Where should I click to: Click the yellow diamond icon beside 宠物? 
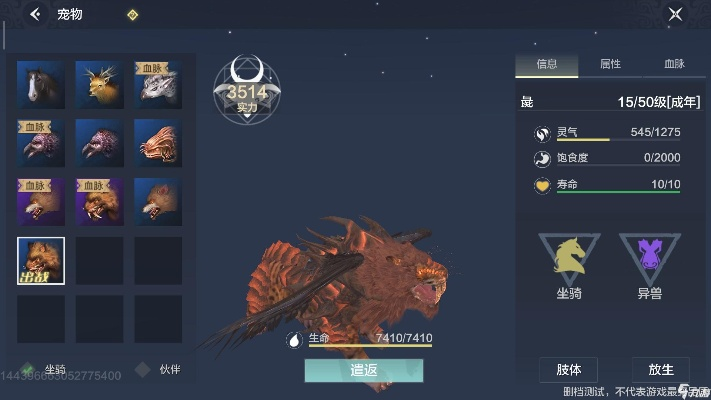point(133,15)
